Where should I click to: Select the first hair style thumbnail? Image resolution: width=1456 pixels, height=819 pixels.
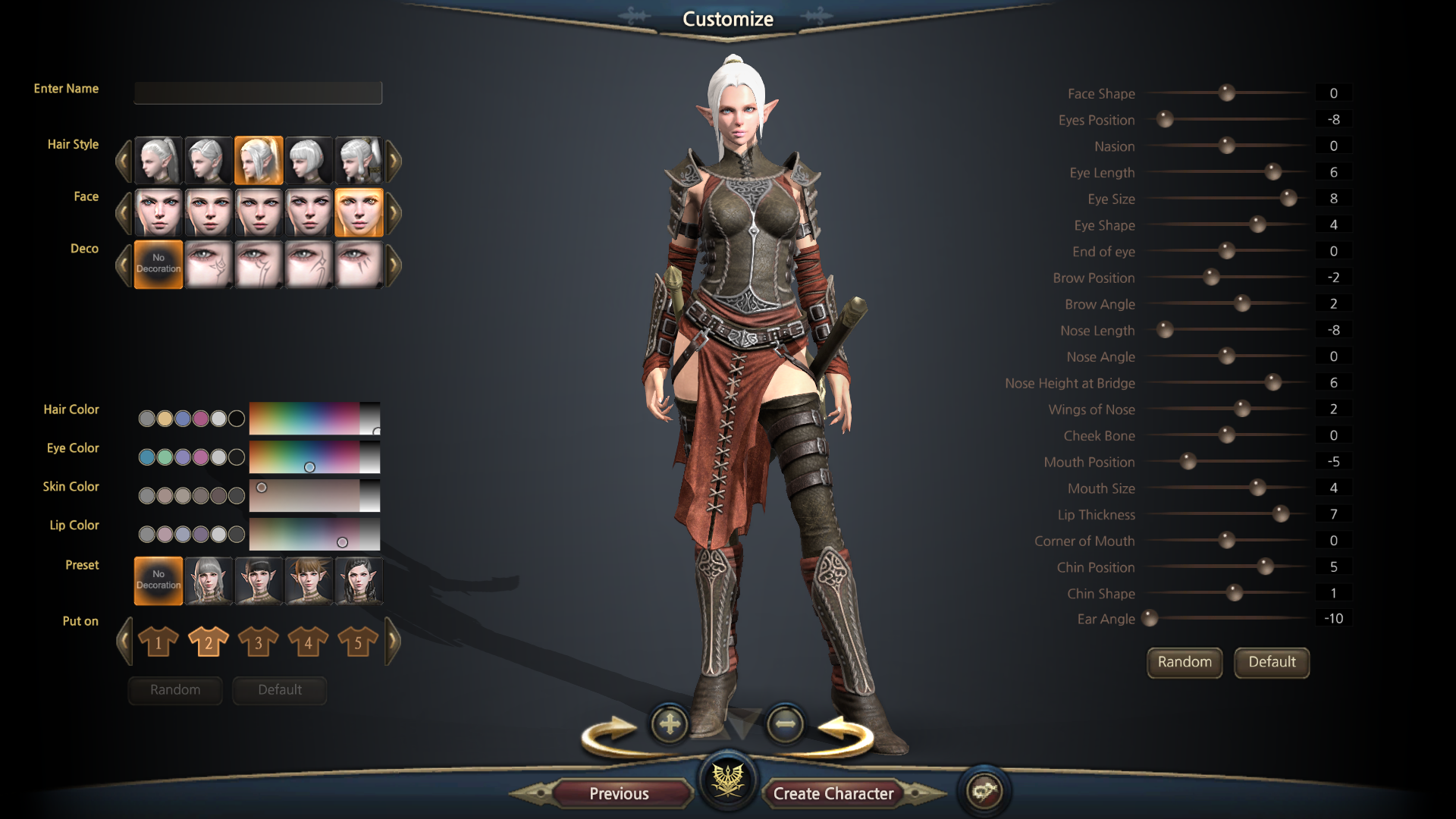[158, 161]
